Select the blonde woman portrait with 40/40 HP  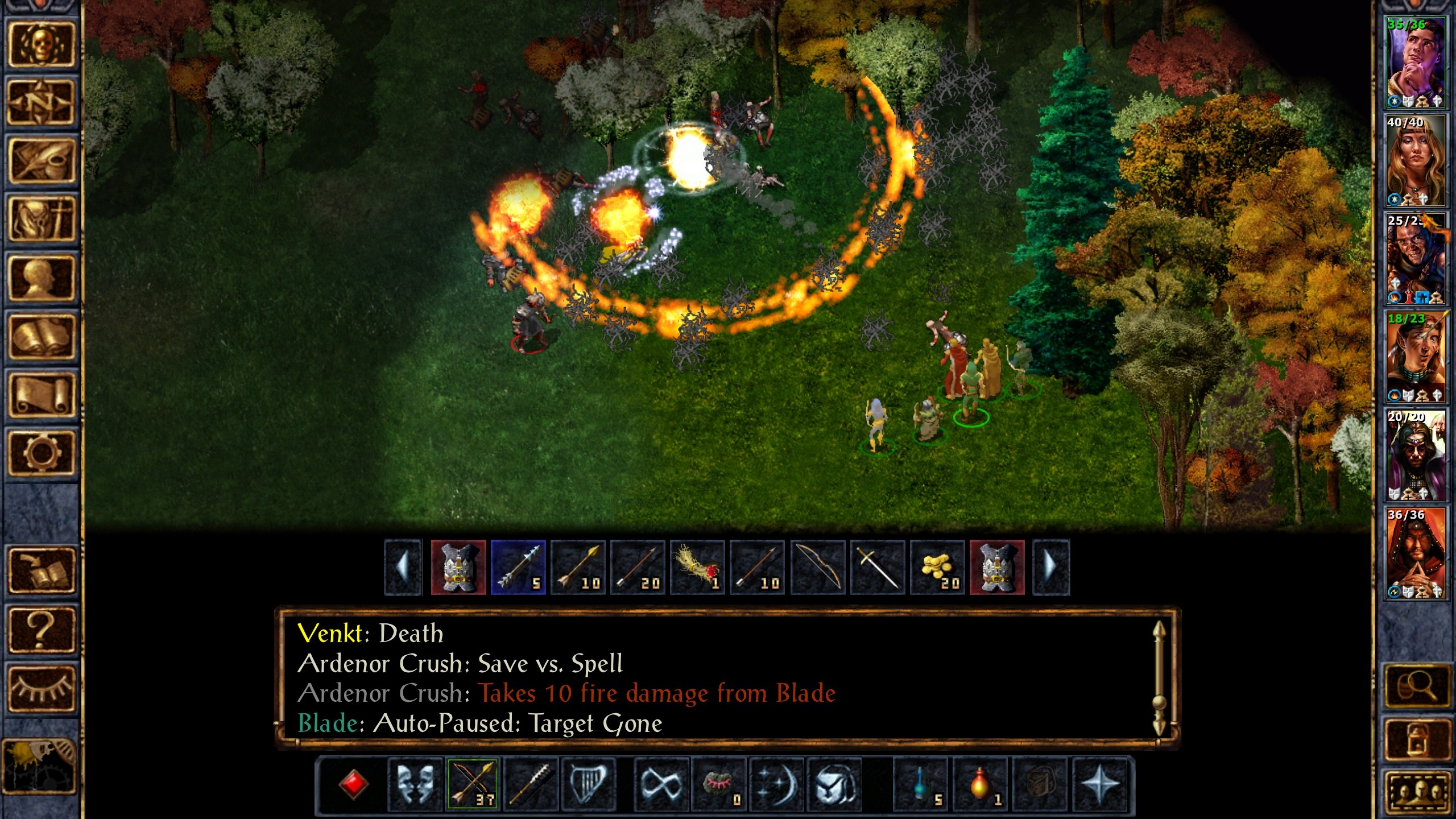[1414, 160]
